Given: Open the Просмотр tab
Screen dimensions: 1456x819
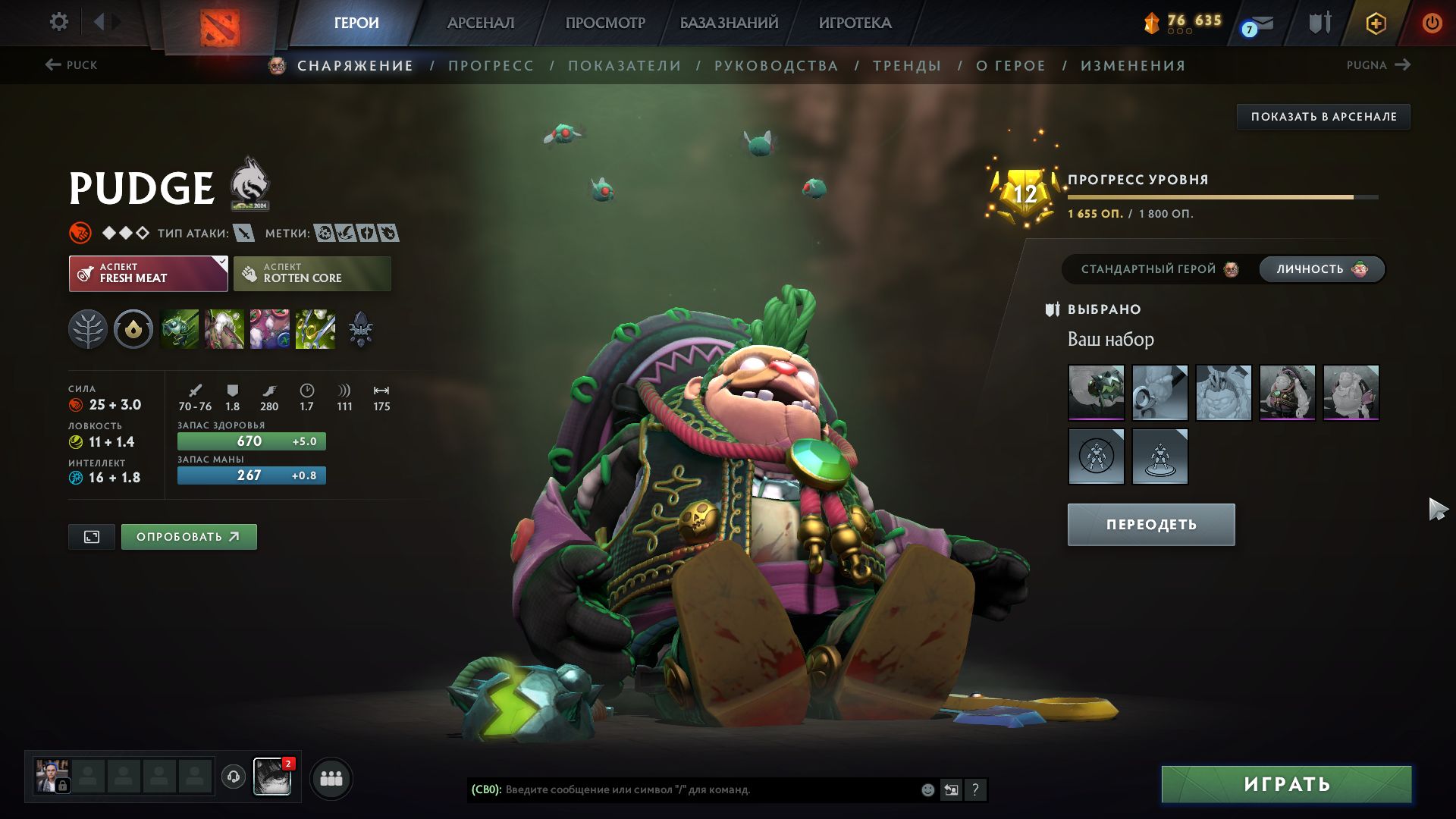Looking at the screenshot, I should (x=605, y=23).
